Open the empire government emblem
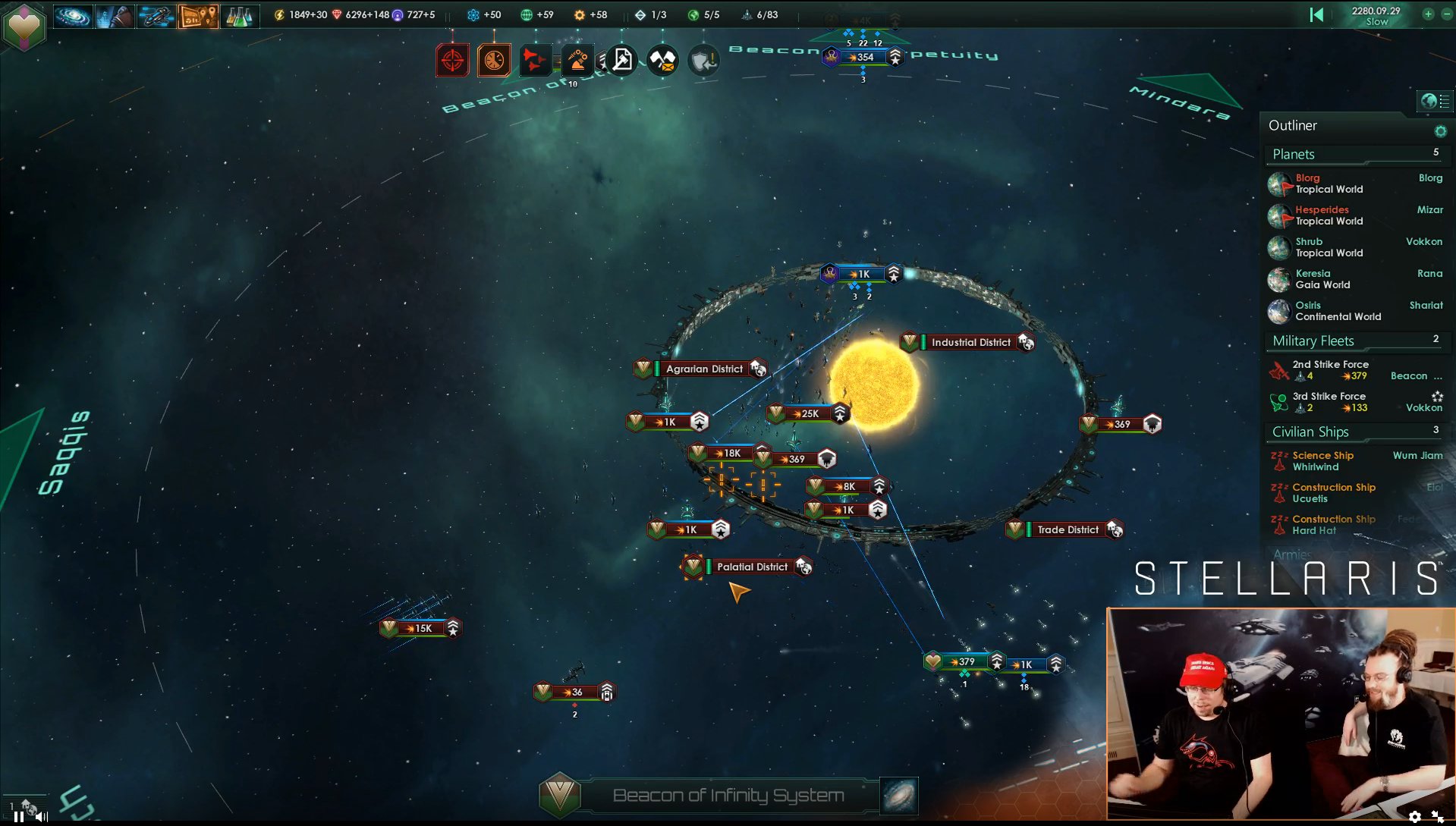Viewport: 1456px width, 826px height. [x=24, y=26]
